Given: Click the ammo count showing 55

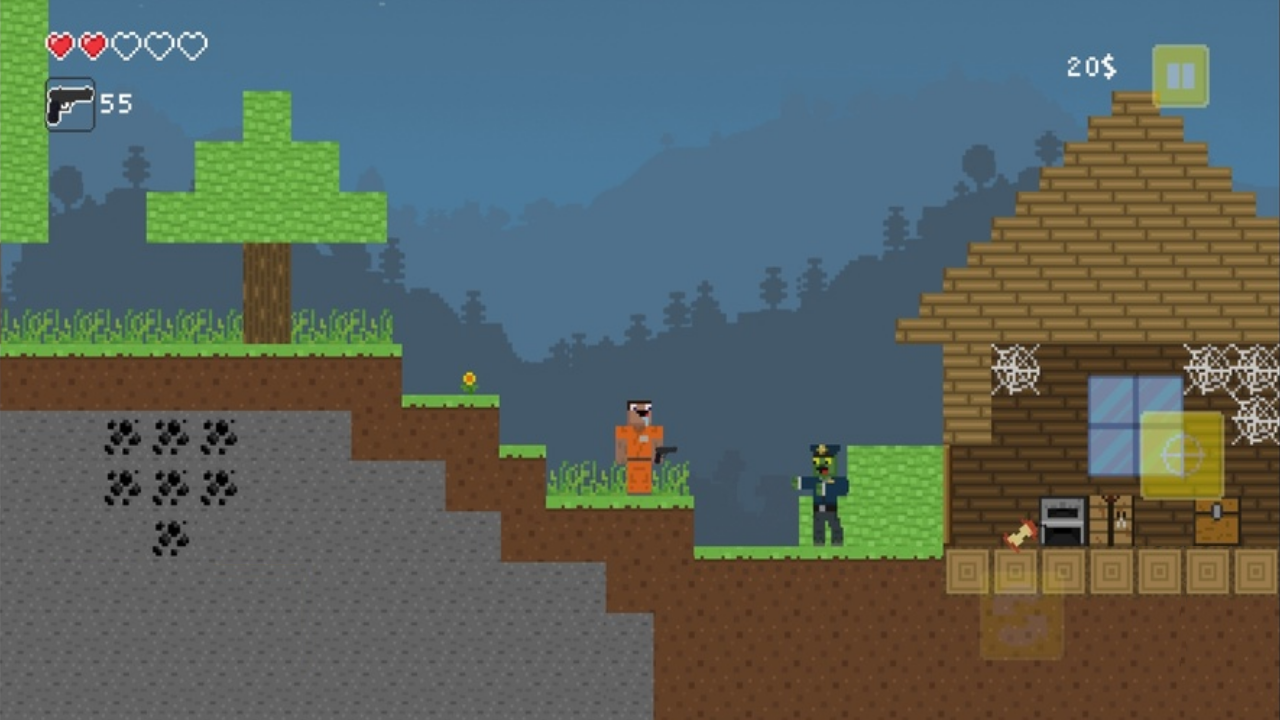Looking at the screenshot, I should pyautogui.click(x=118, y=103).
